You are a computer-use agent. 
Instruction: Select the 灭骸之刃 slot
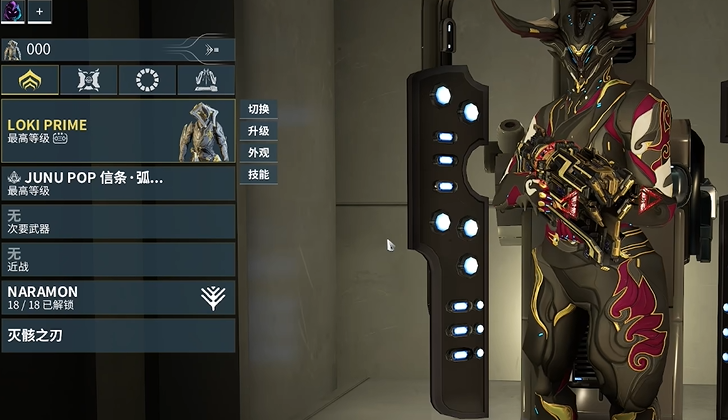(x=118, y=335)
